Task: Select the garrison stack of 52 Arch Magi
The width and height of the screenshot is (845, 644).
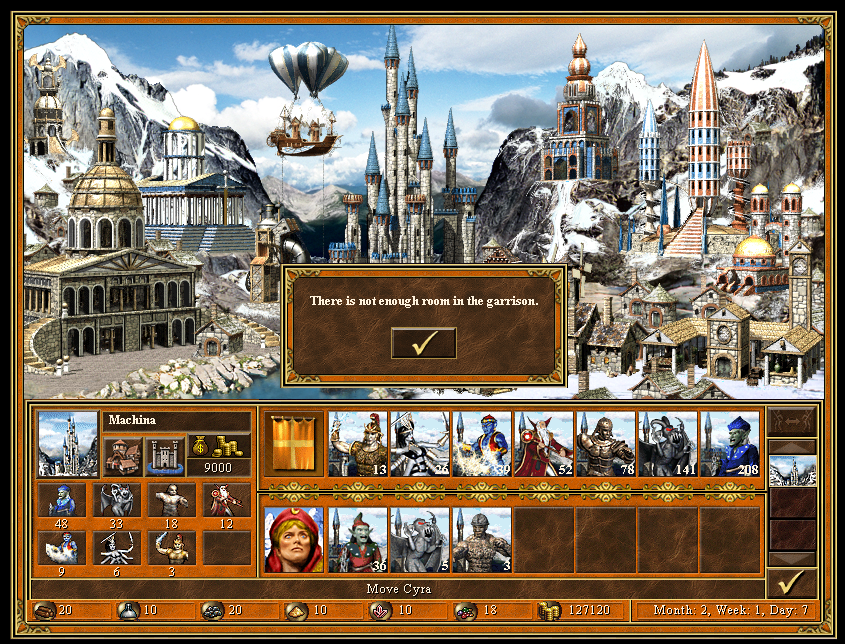Action: click(x=544, y=444)
